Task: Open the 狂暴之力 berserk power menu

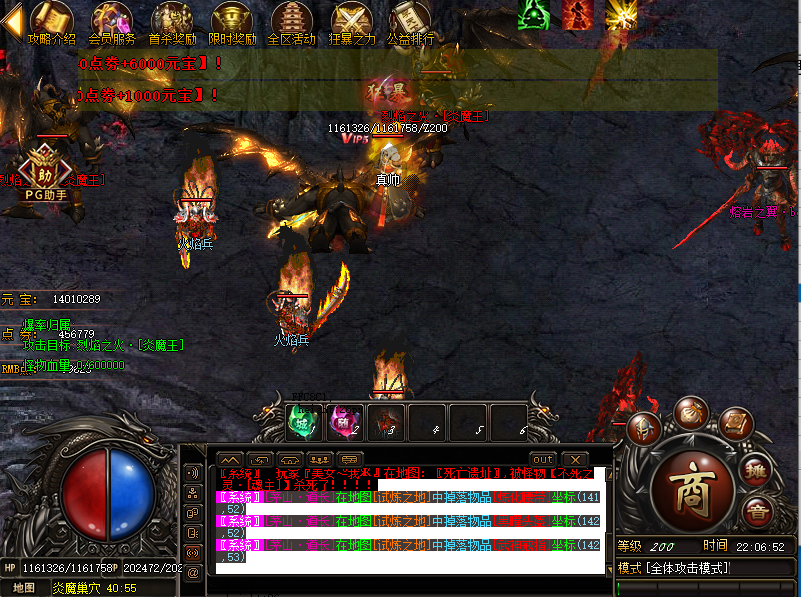Action: (352, 22)
